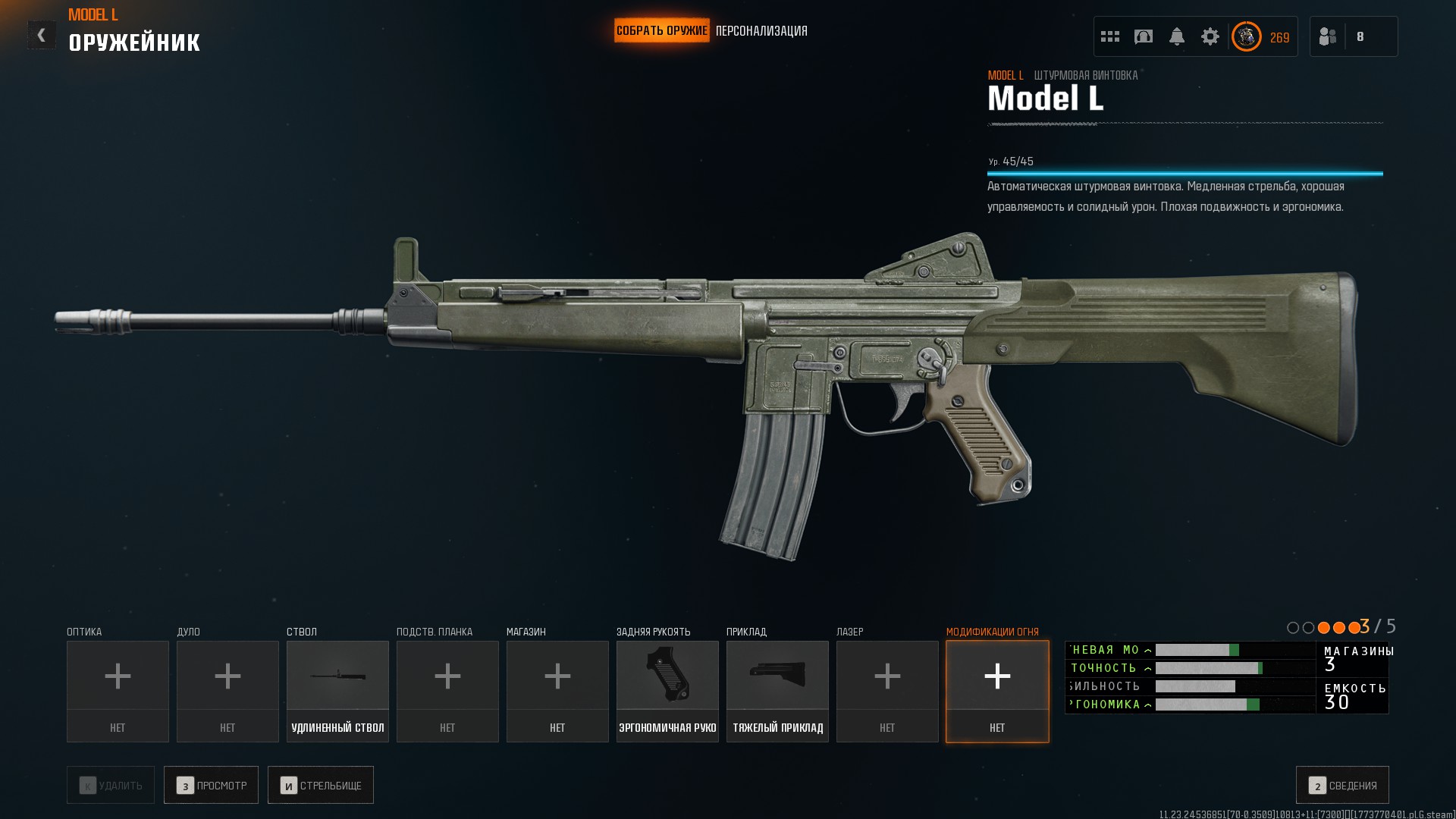The width and height of the screenshot is (1456, 819).
Task: Show weapon Сведения details
Action: coord(1342,785)
